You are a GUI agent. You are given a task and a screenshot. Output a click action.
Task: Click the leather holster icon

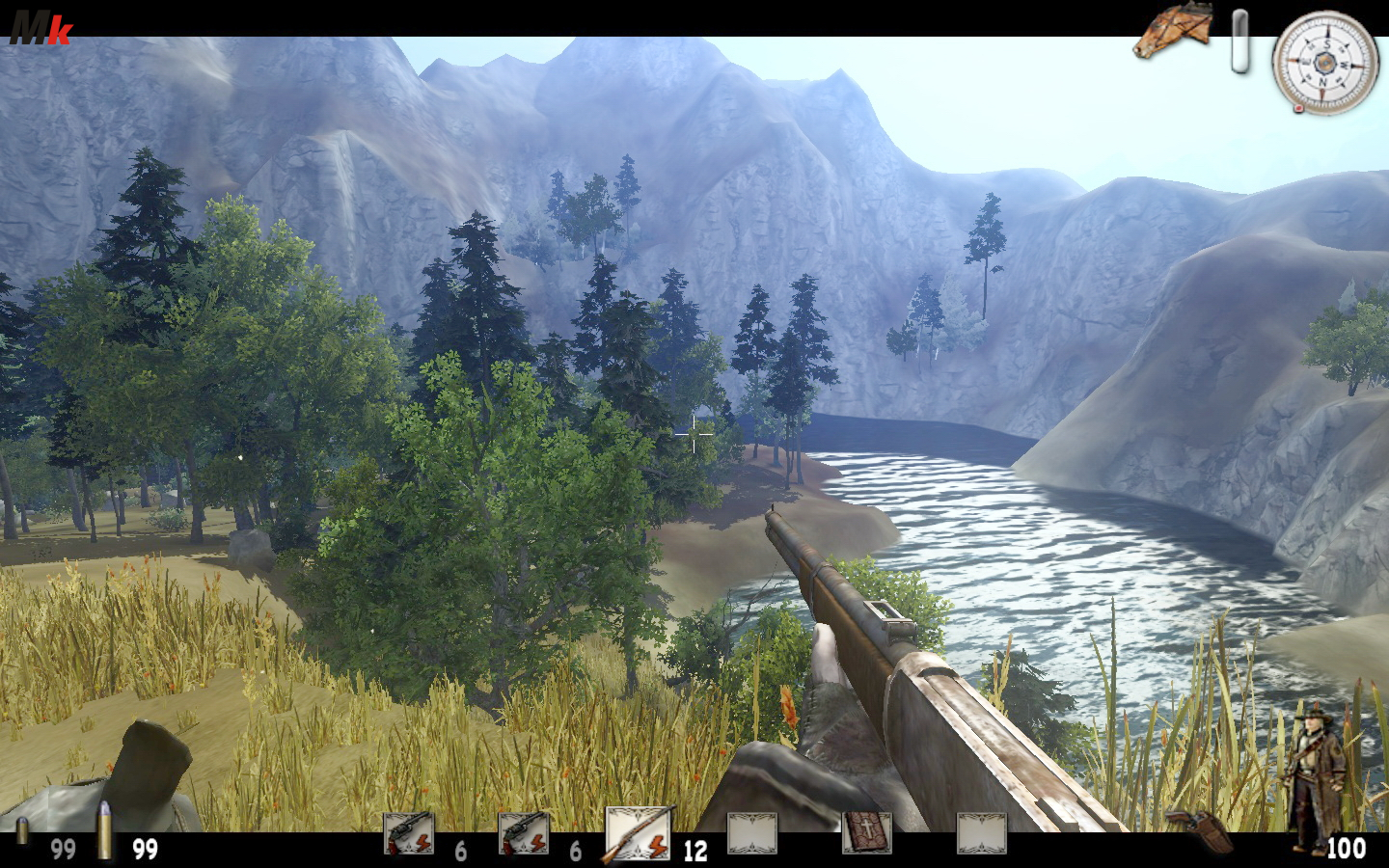point(1199,830)
